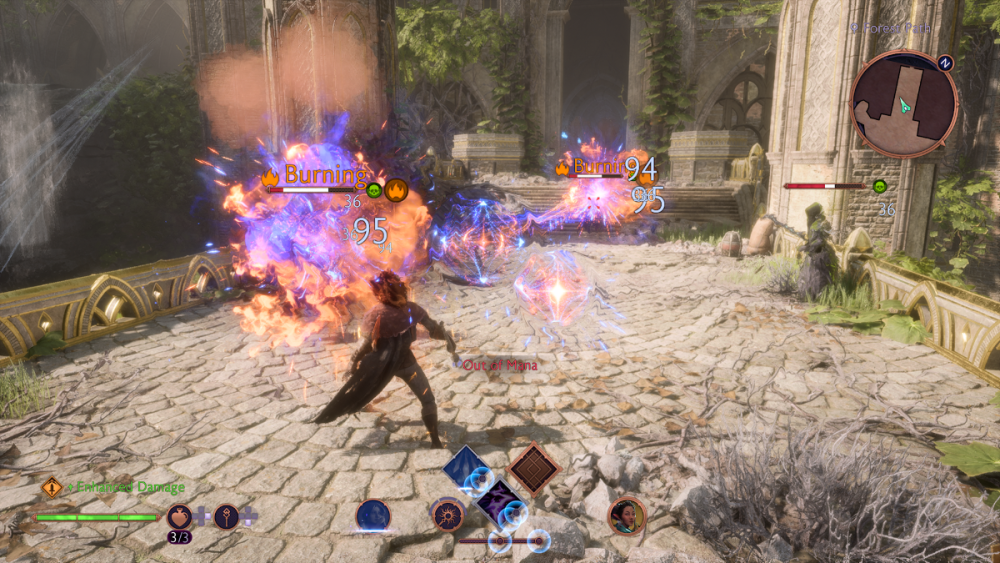The image size is (1000, 563).
Task: Click the north compass marker on minimap
Action: coord(945,62)
